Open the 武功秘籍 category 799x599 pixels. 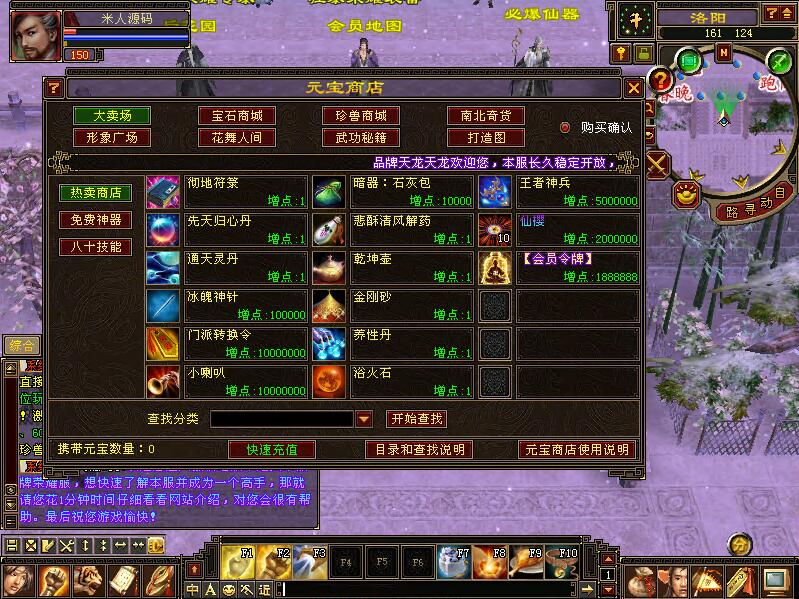point(361,138)
